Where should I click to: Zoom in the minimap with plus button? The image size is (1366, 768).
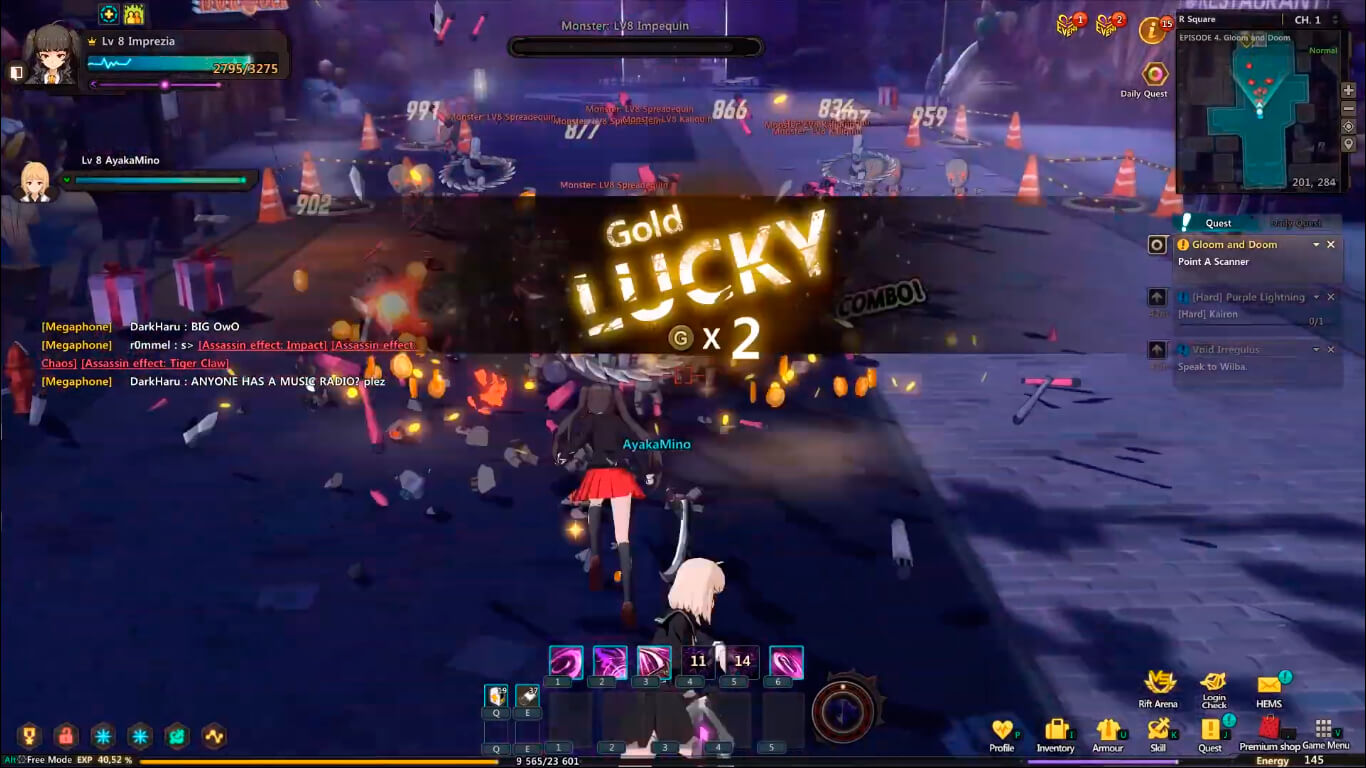pos(1349,90)
